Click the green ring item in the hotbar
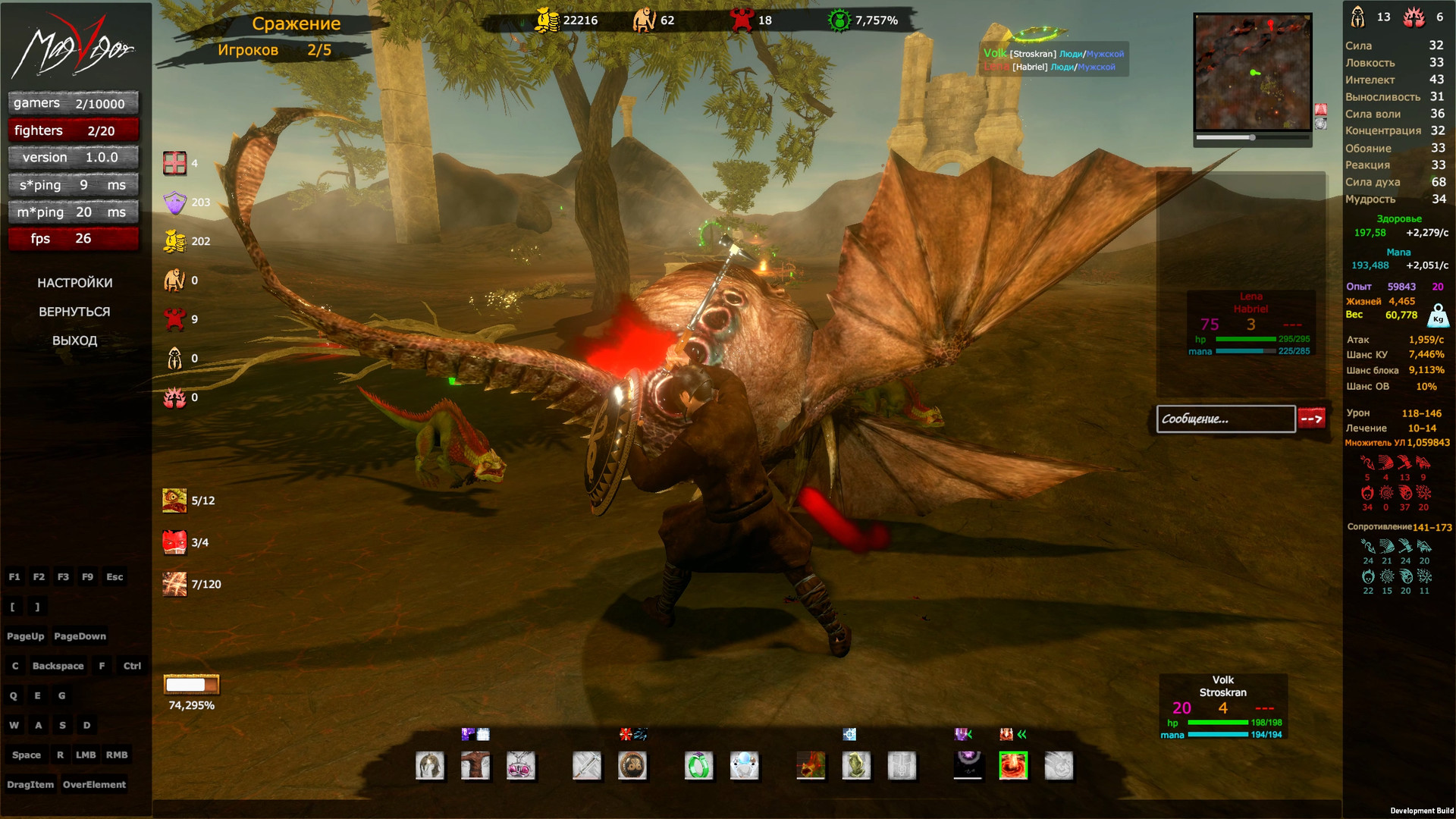 [697, 766]
